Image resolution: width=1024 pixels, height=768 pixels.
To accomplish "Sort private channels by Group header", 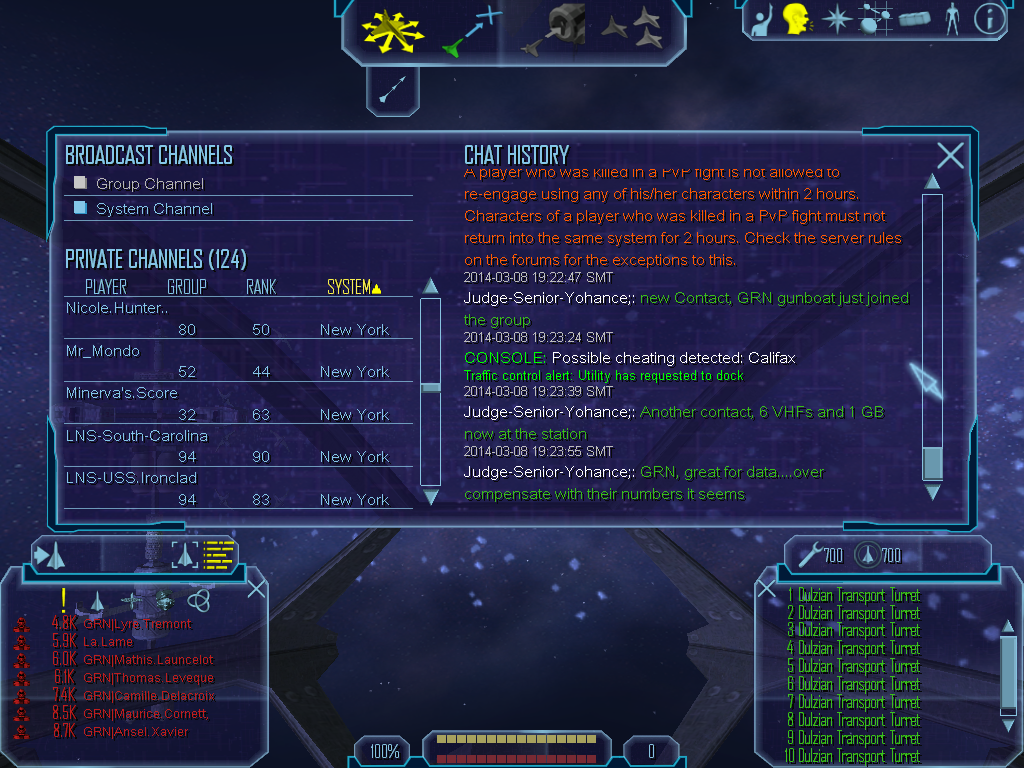I will [187, 288].
